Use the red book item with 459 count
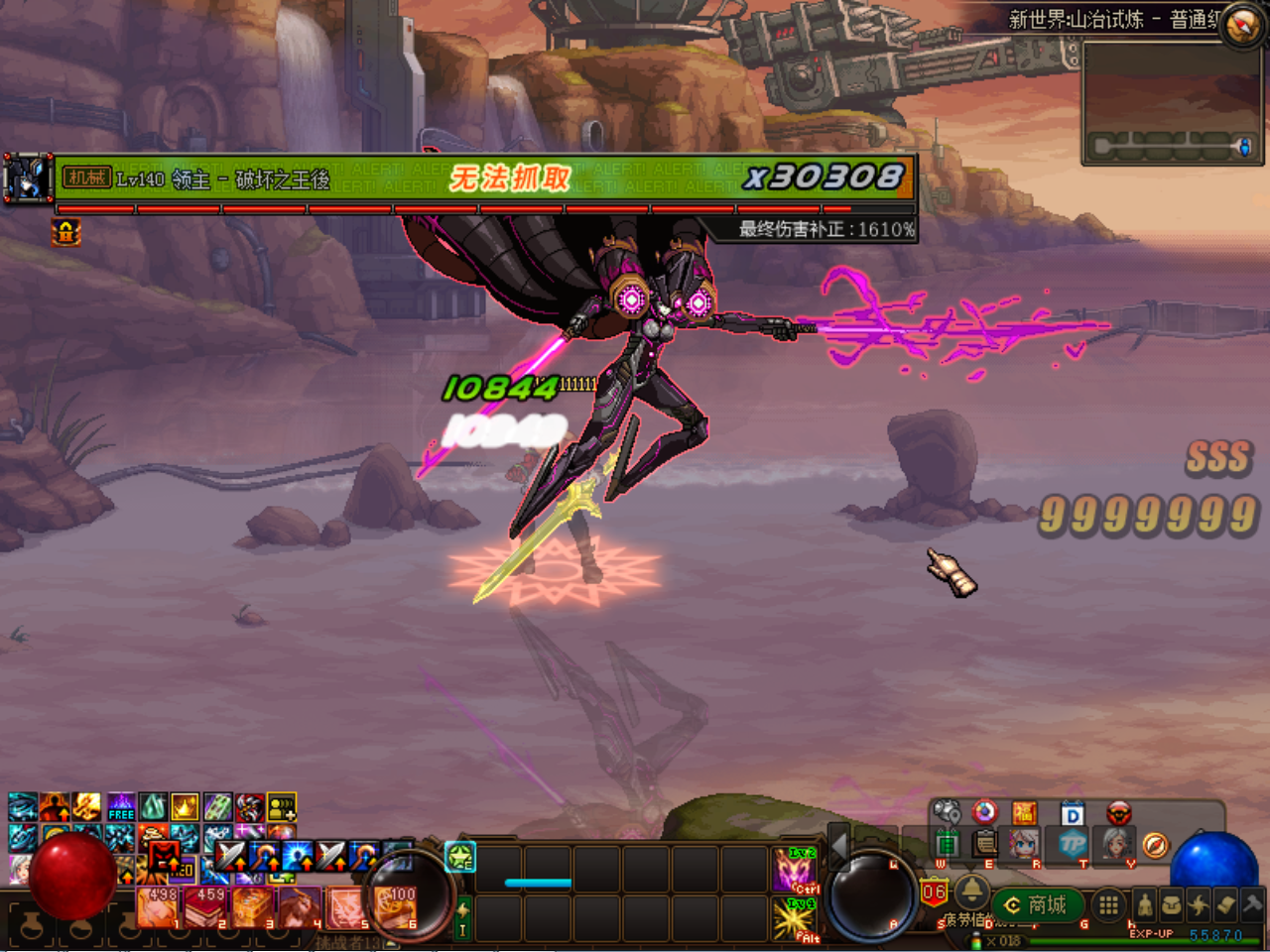Screen dimensions: 1270x952 click(x=205, y=906)
